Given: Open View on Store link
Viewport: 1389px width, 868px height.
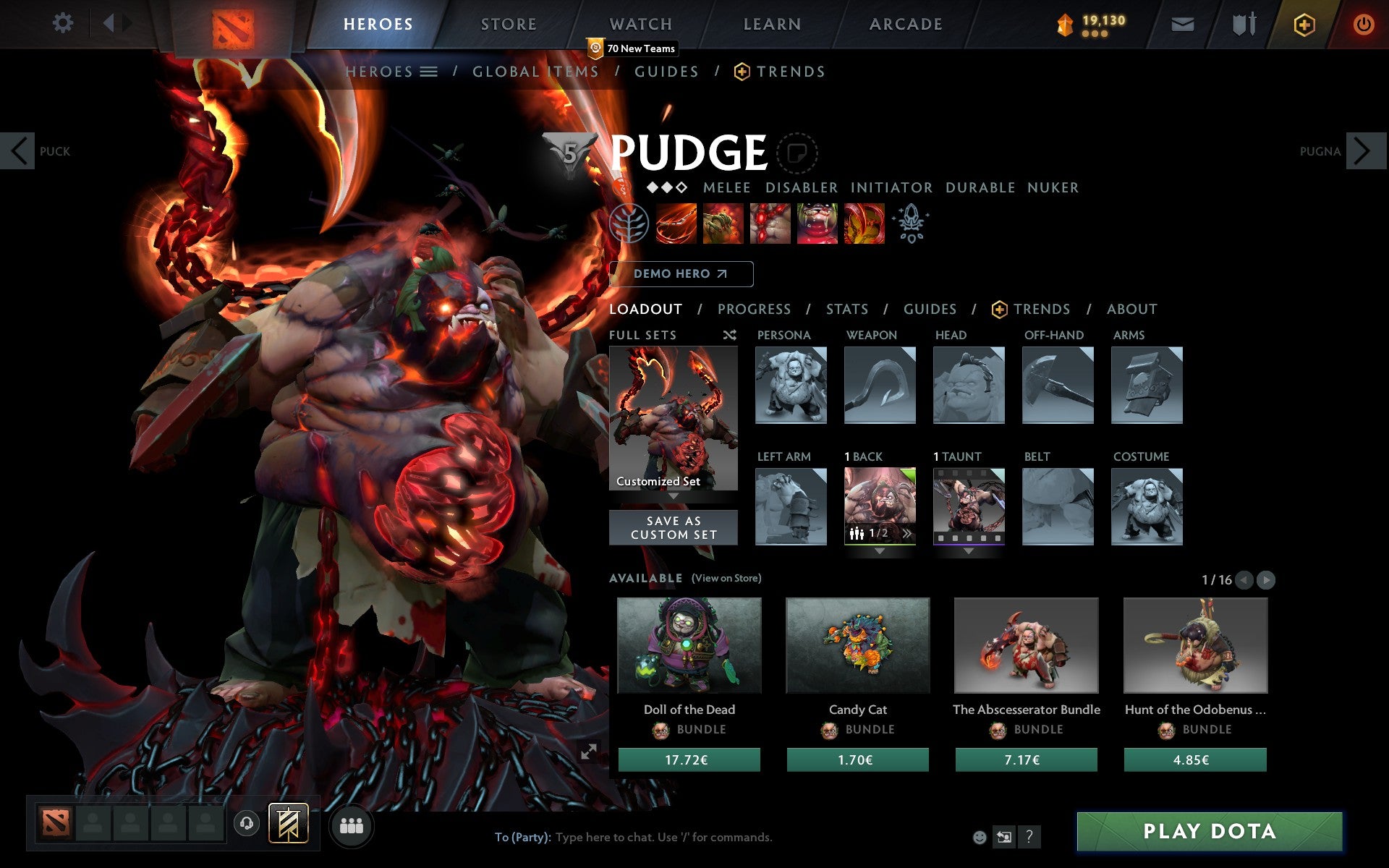Looking at the screenshot, I should click(726, 578).
